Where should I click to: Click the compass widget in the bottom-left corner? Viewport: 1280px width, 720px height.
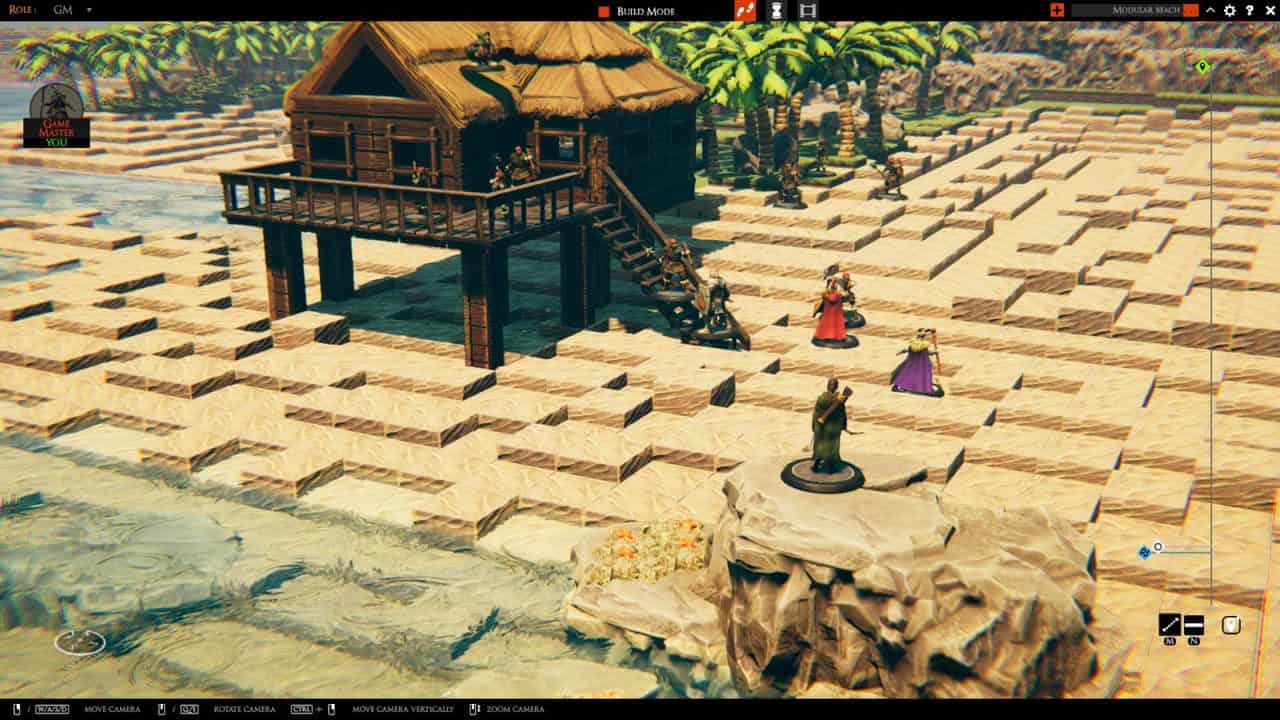78,643
